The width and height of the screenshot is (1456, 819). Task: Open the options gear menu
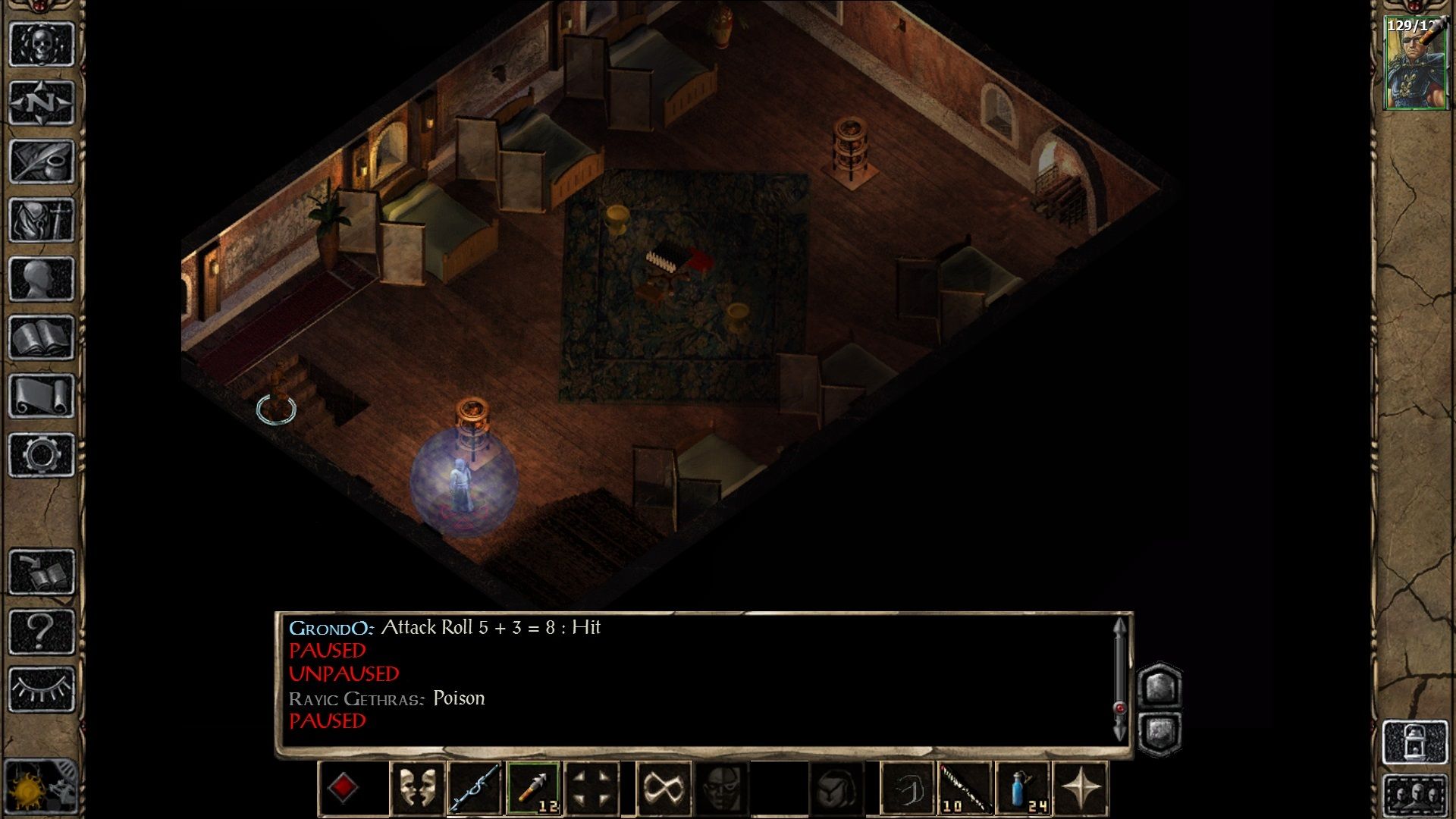click(x=41, y=455)
